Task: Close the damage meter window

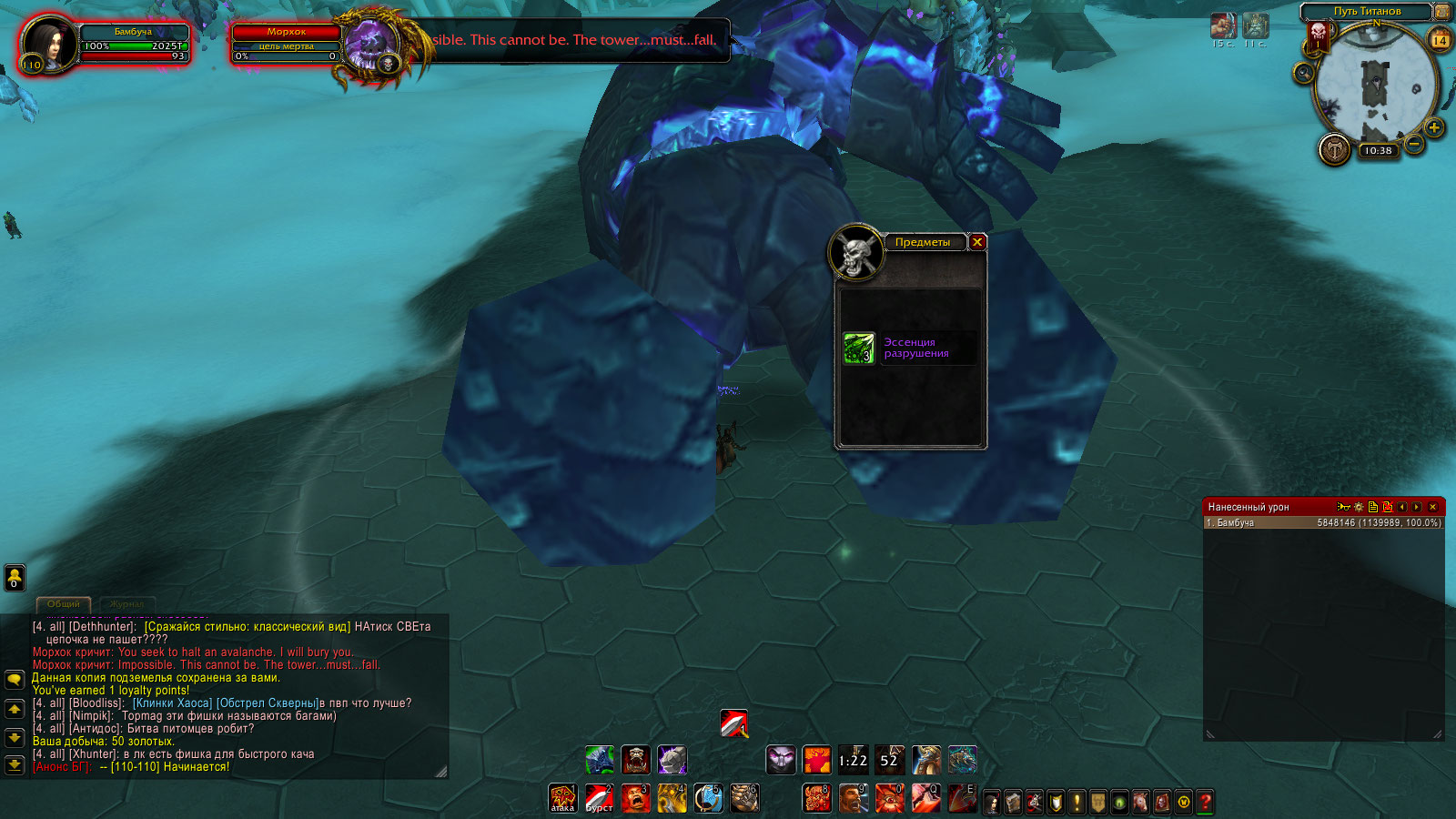Action: point(1433,507)
